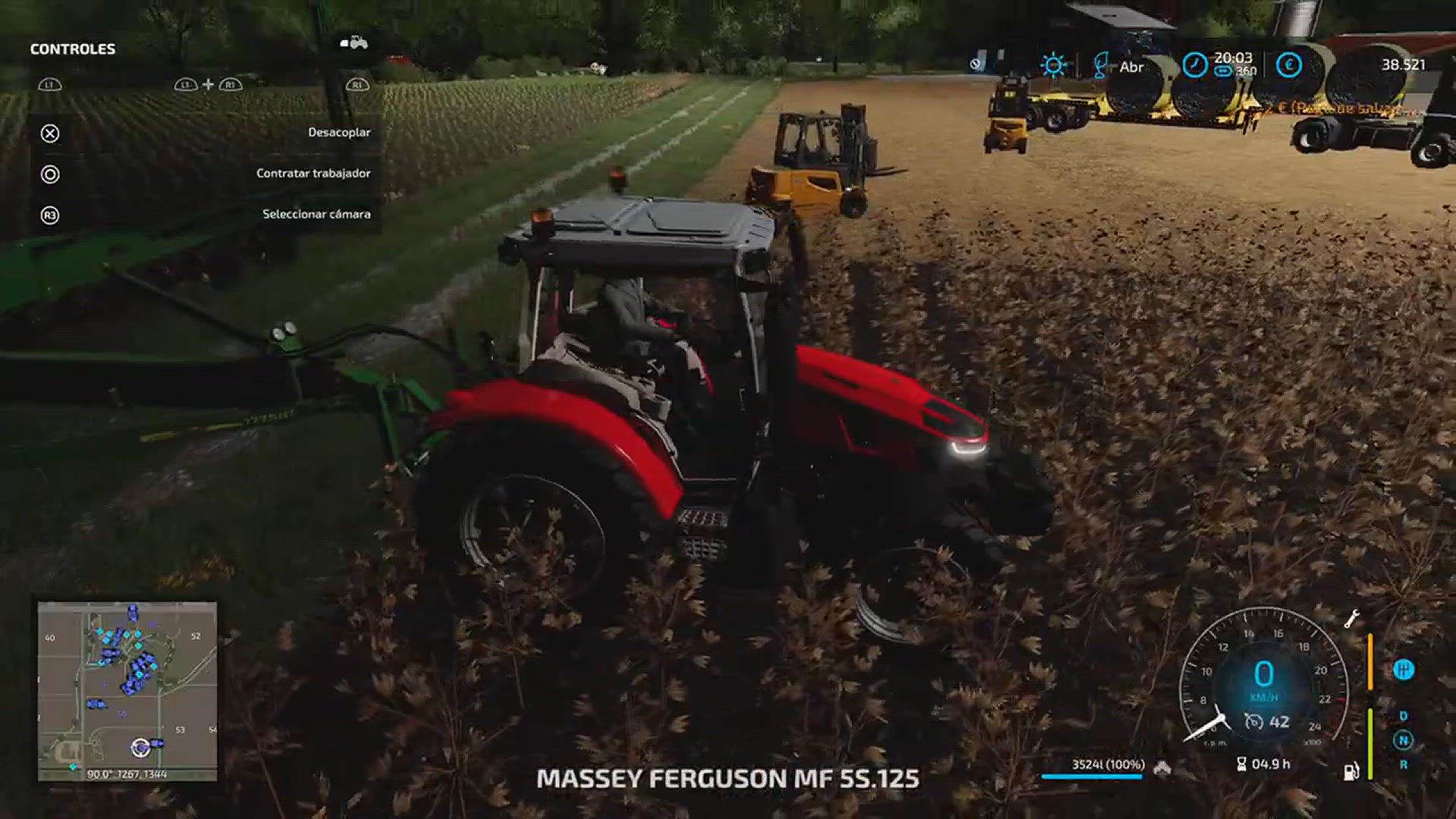Choose Seleccionar cámara from the controls list
The width and height of the screenshot is (1456, 819).
point(316,214)
